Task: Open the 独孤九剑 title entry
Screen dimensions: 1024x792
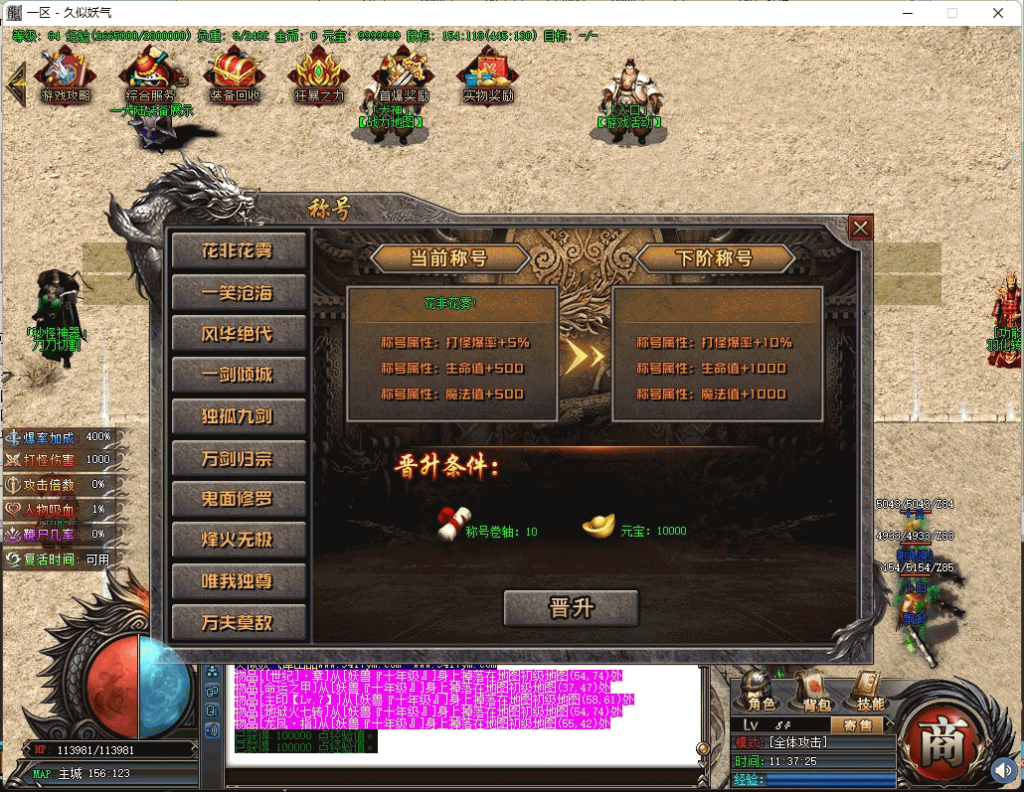Action: point(238,416)
